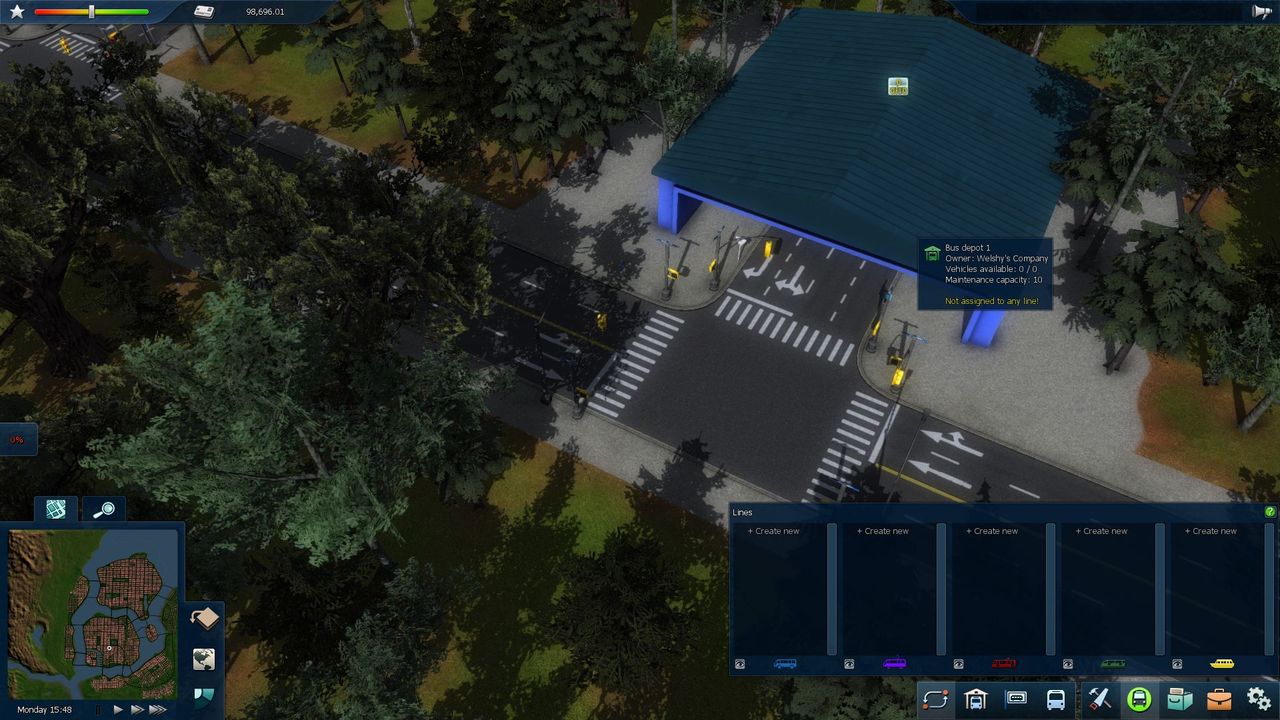Open the construction hammer and saw tool

1099,699
